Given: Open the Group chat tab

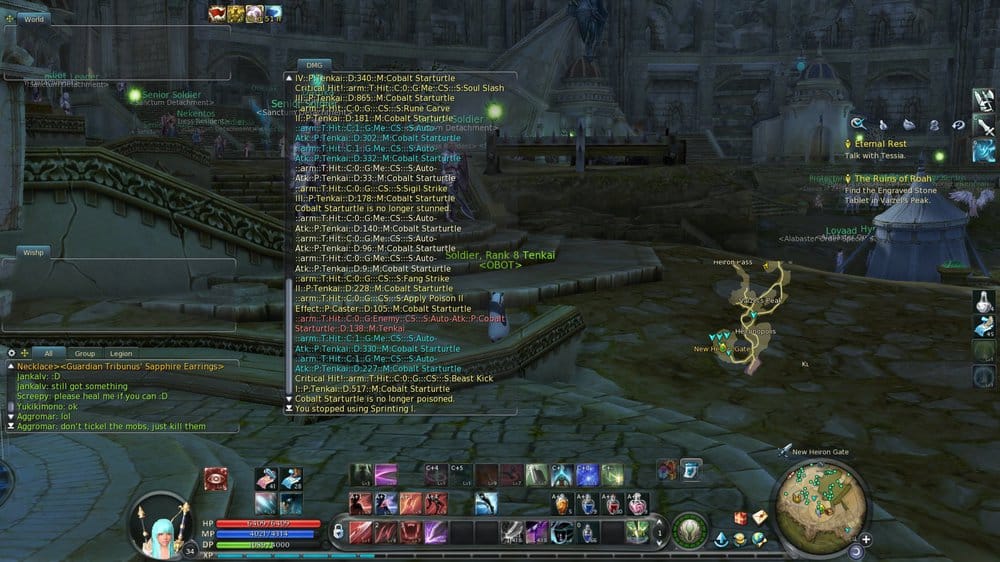Looking at the screenshot, I should [85, 353].
